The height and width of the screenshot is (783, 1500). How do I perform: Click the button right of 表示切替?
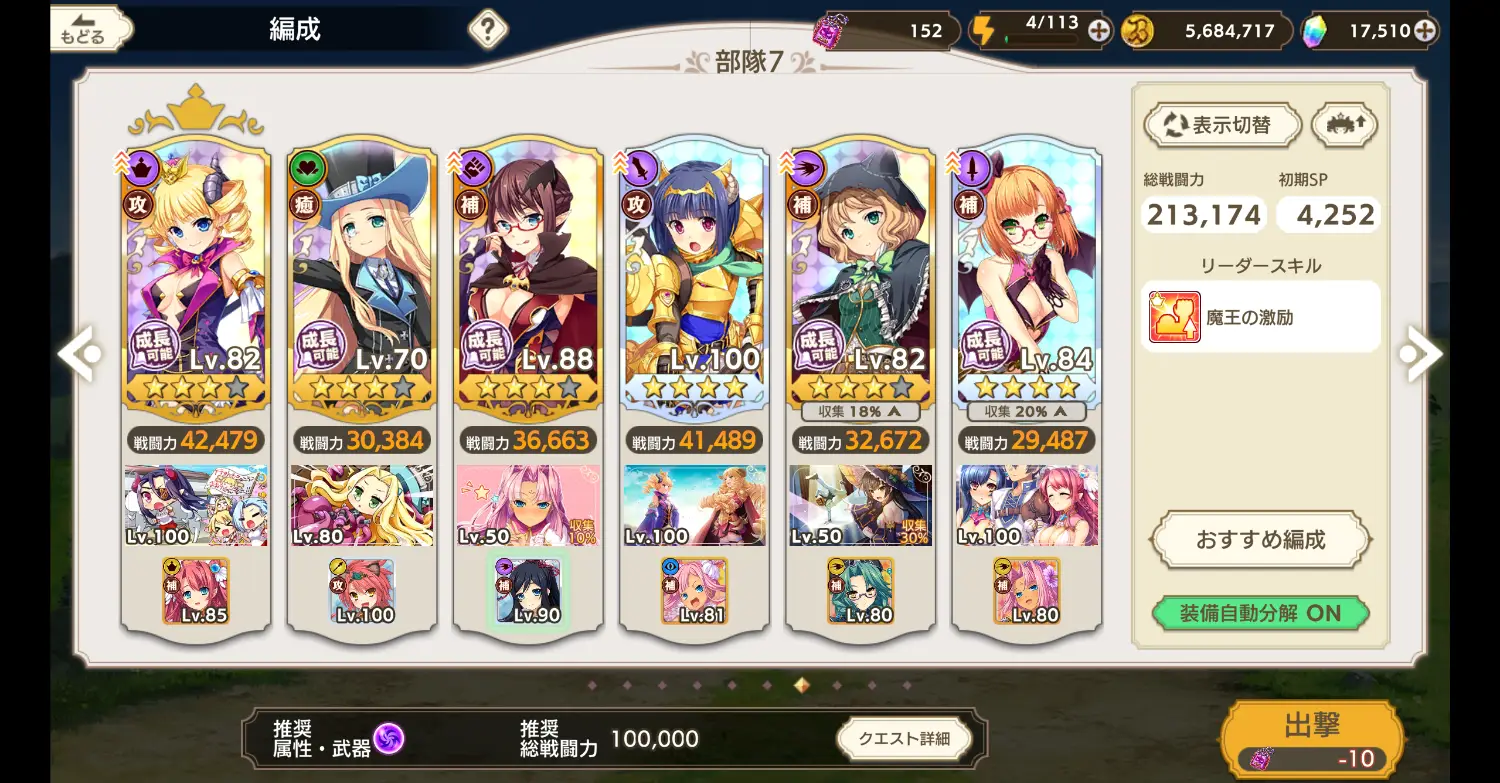coord(1344,125)
